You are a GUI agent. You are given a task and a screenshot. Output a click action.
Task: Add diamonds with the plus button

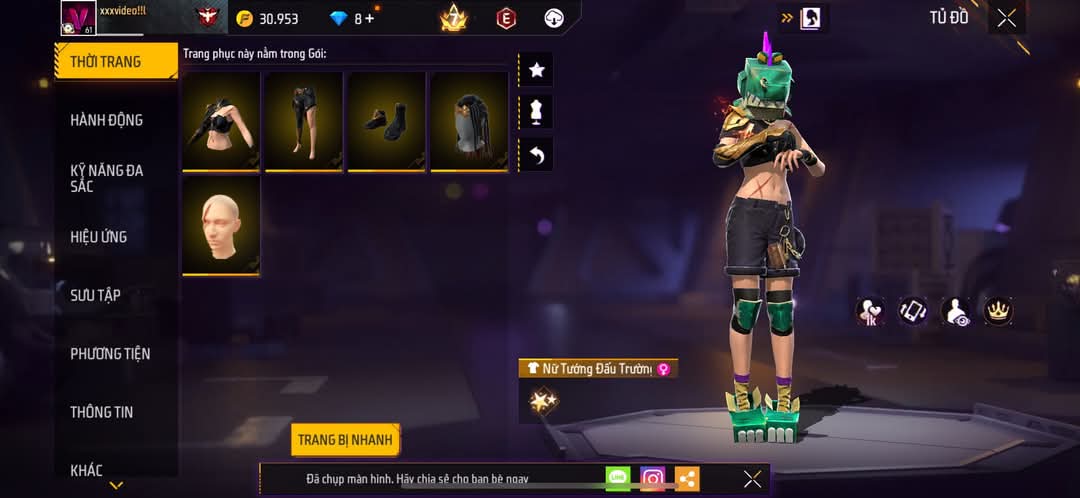click(x=370, y=18)
